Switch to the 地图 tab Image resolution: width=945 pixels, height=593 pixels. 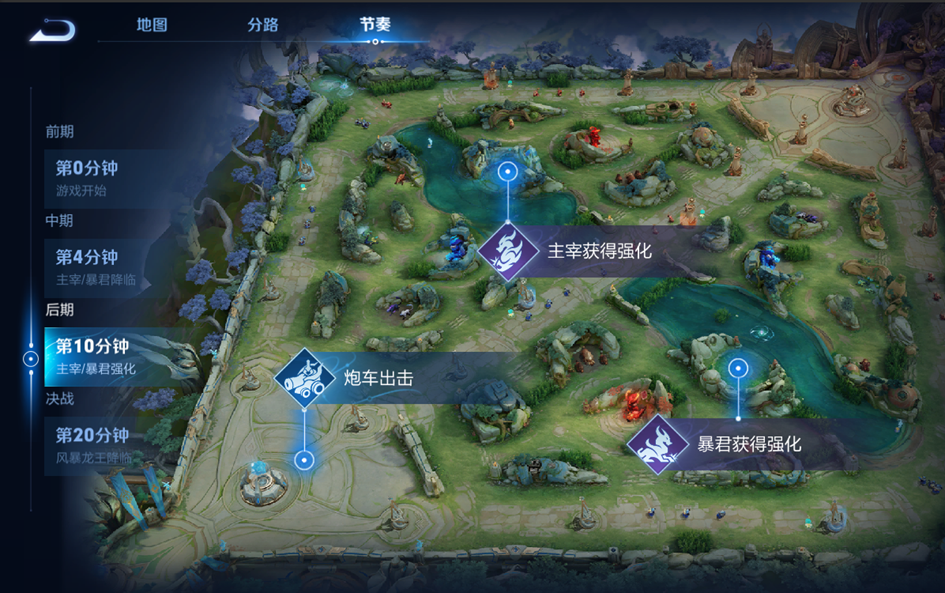tap(152, 25)
